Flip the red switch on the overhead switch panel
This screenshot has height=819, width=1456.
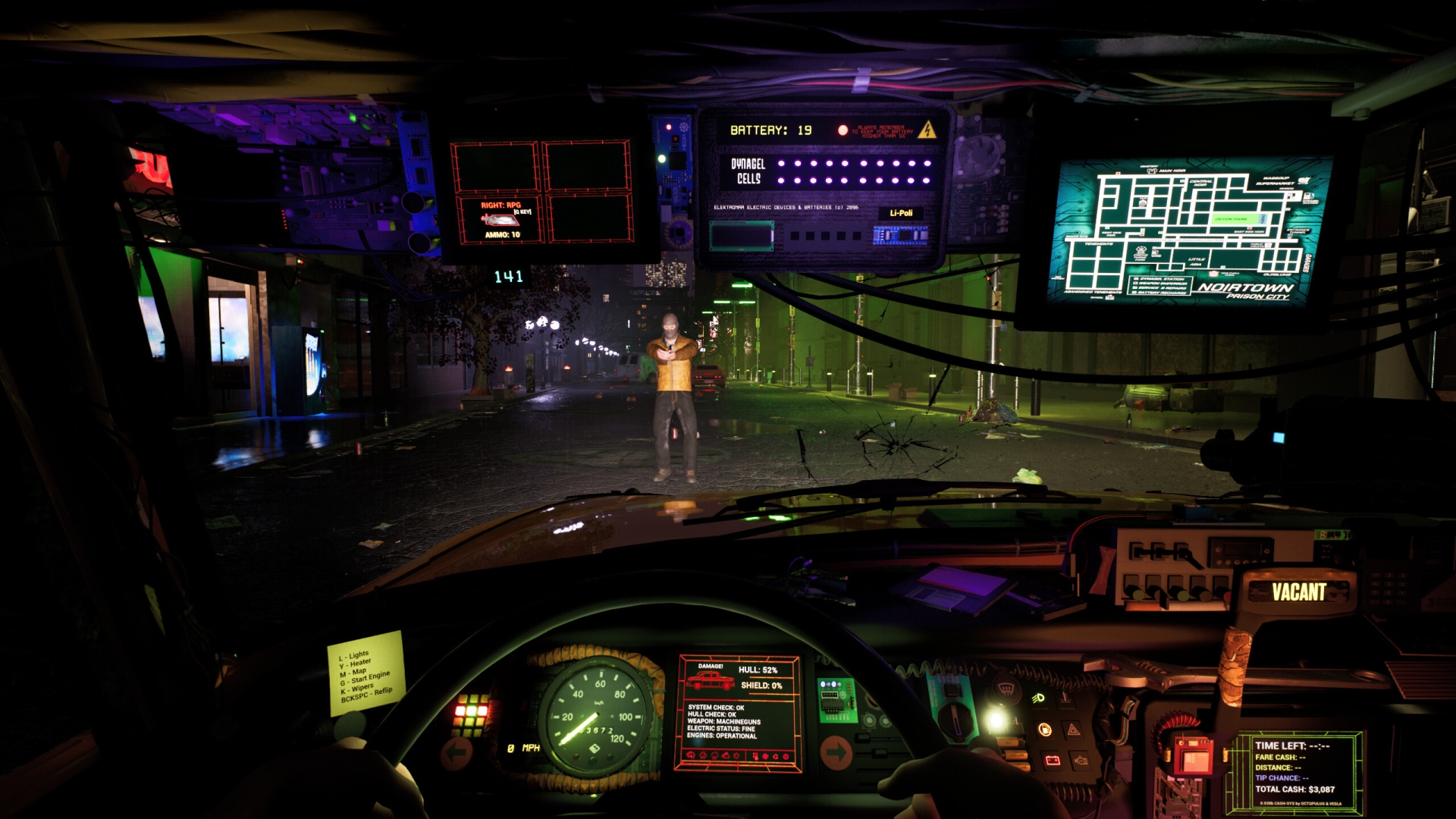coord(1227,595)
